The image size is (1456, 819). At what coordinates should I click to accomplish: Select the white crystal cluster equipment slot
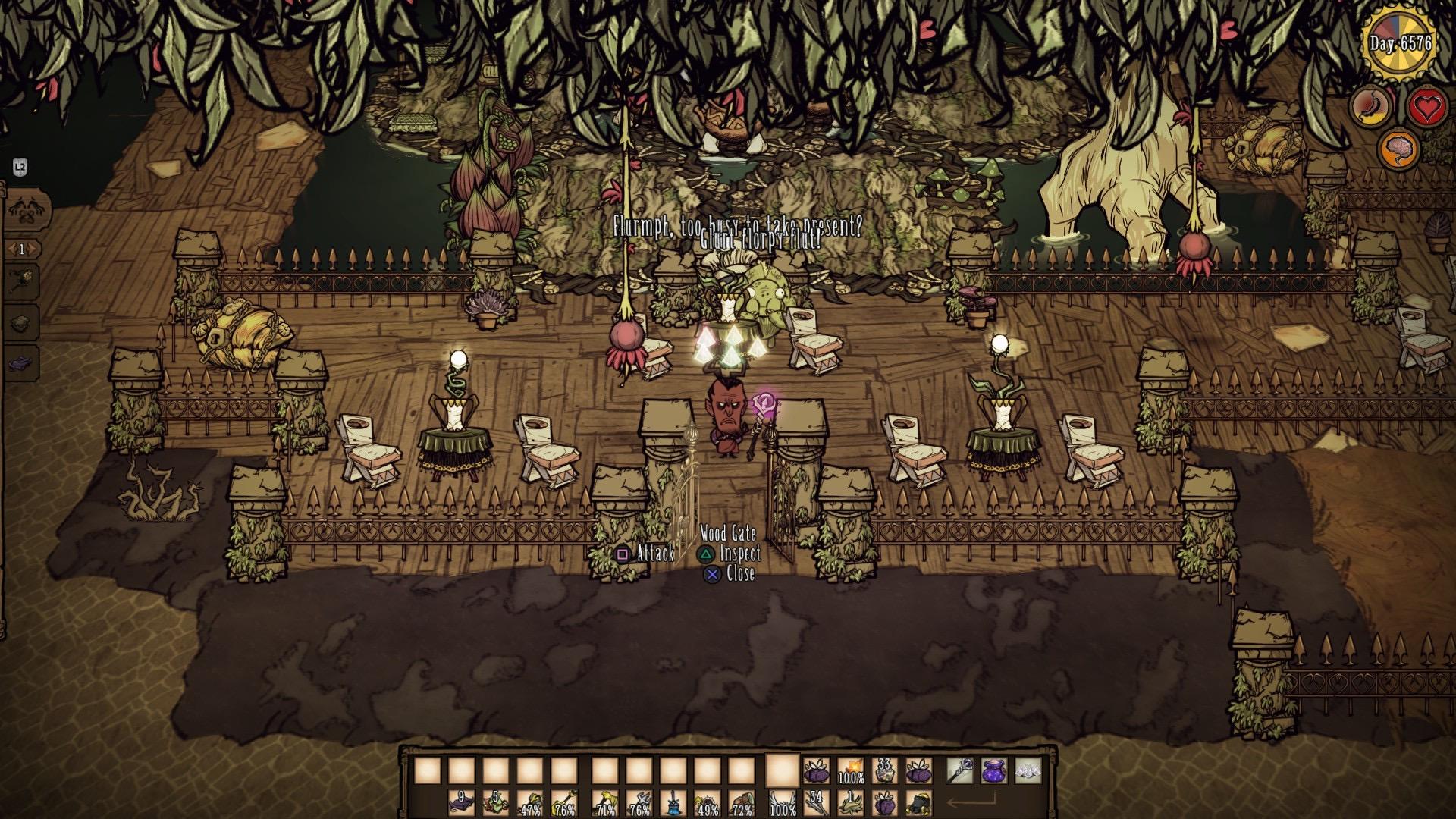click(1028, 771)
